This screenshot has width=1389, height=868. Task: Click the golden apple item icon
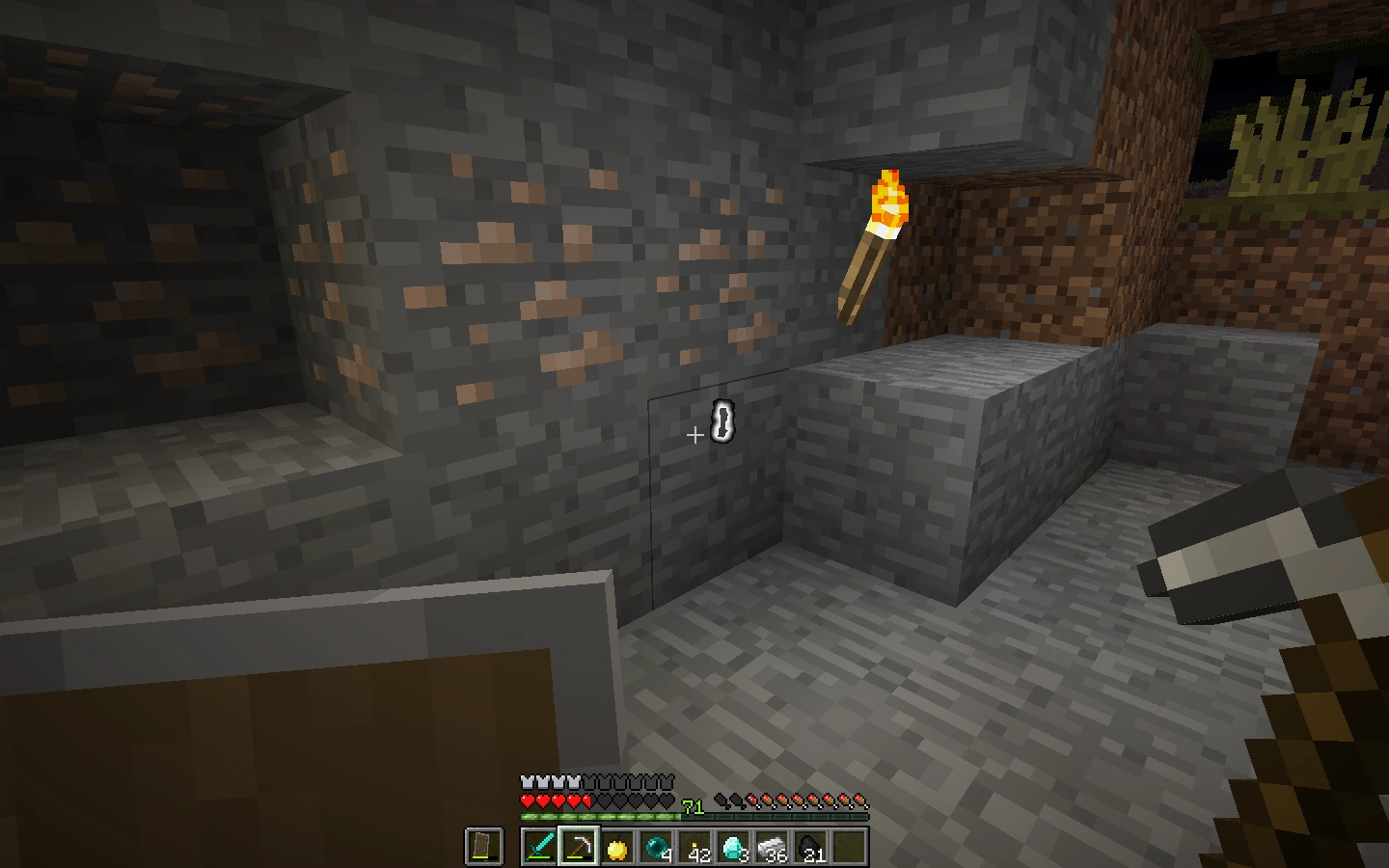point(617,847)
